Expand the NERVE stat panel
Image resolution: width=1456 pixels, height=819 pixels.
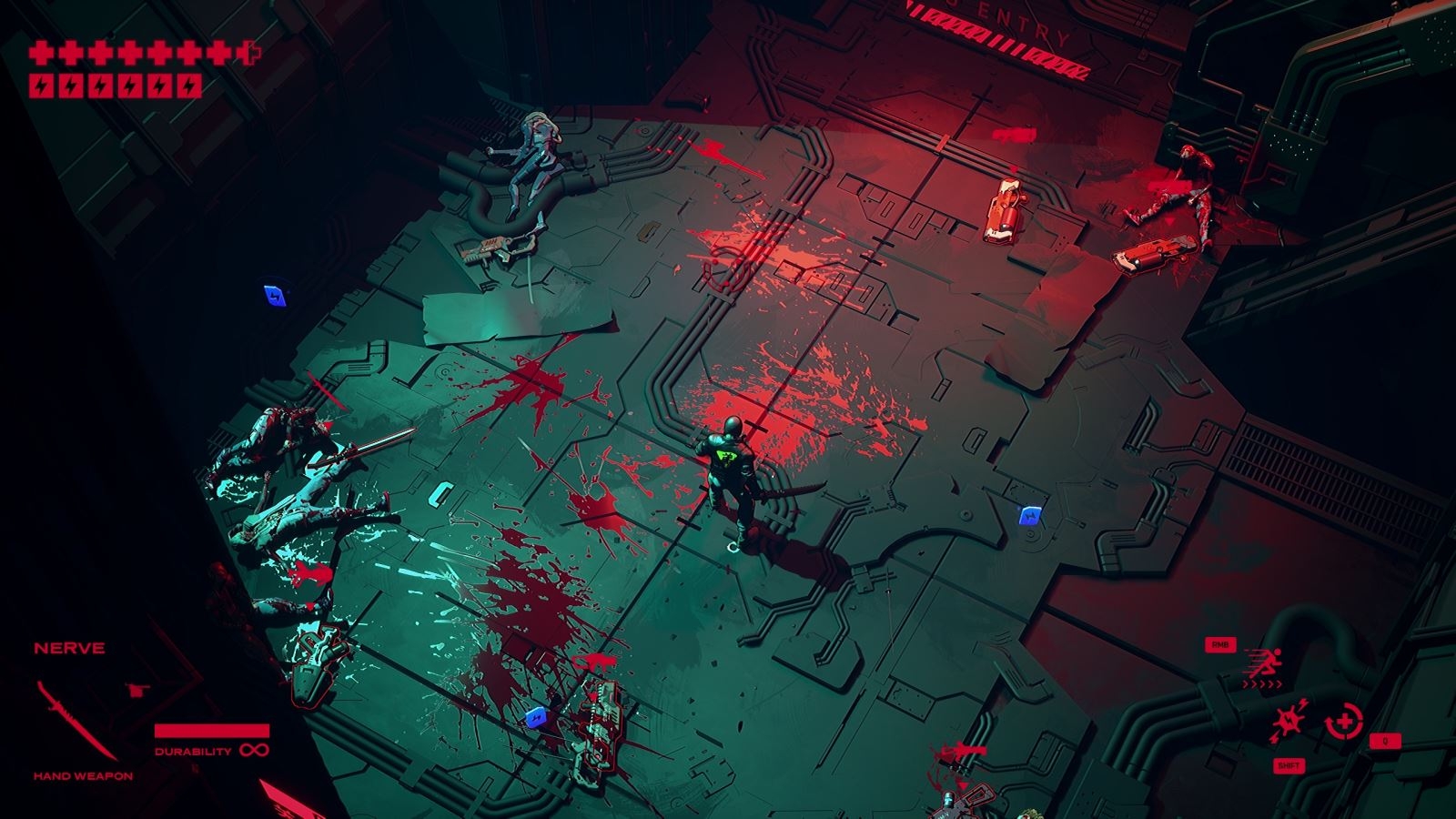click(x=67, y=649)
